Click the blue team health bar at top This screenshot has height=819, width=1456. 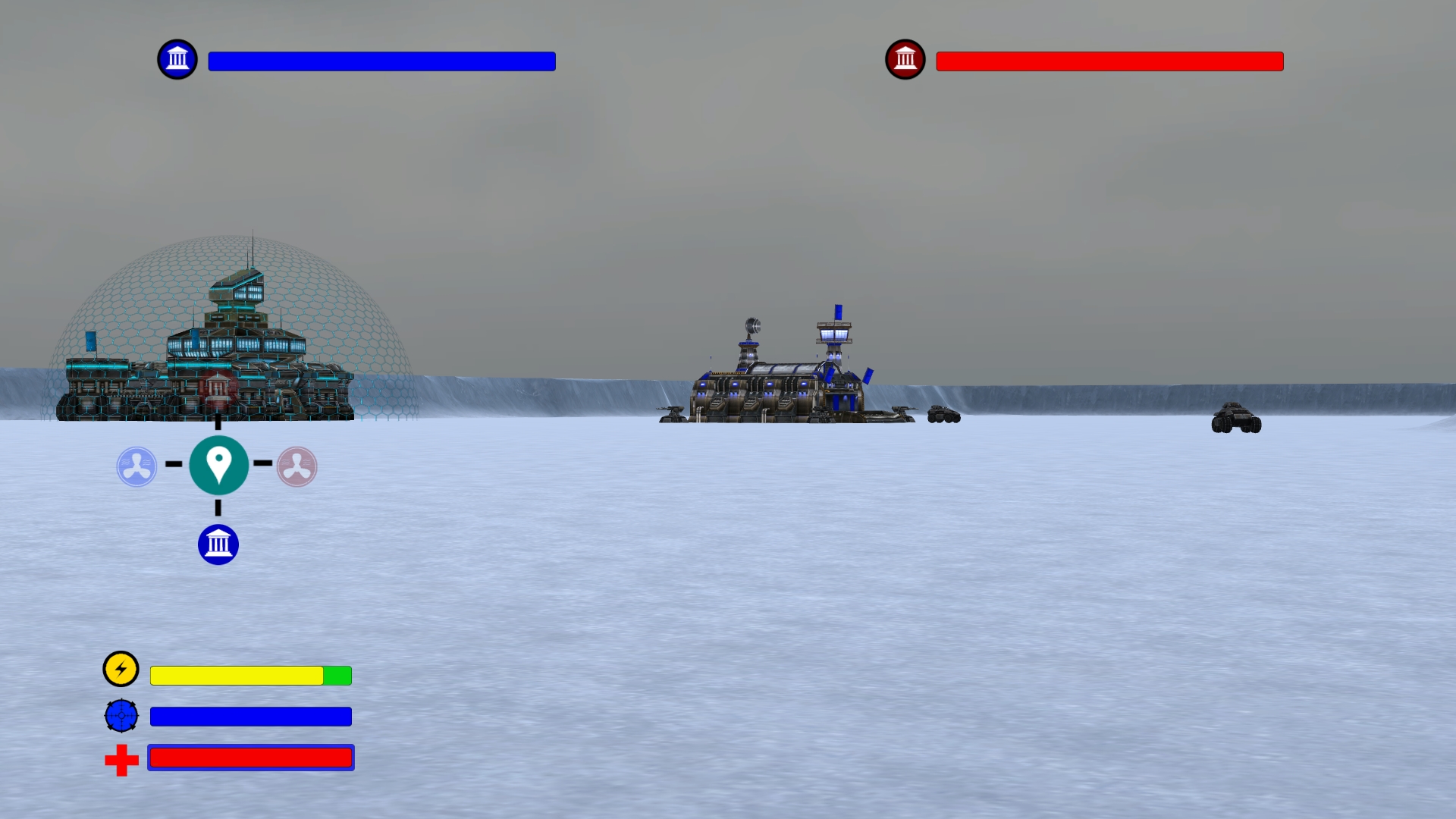click(382, 61)
